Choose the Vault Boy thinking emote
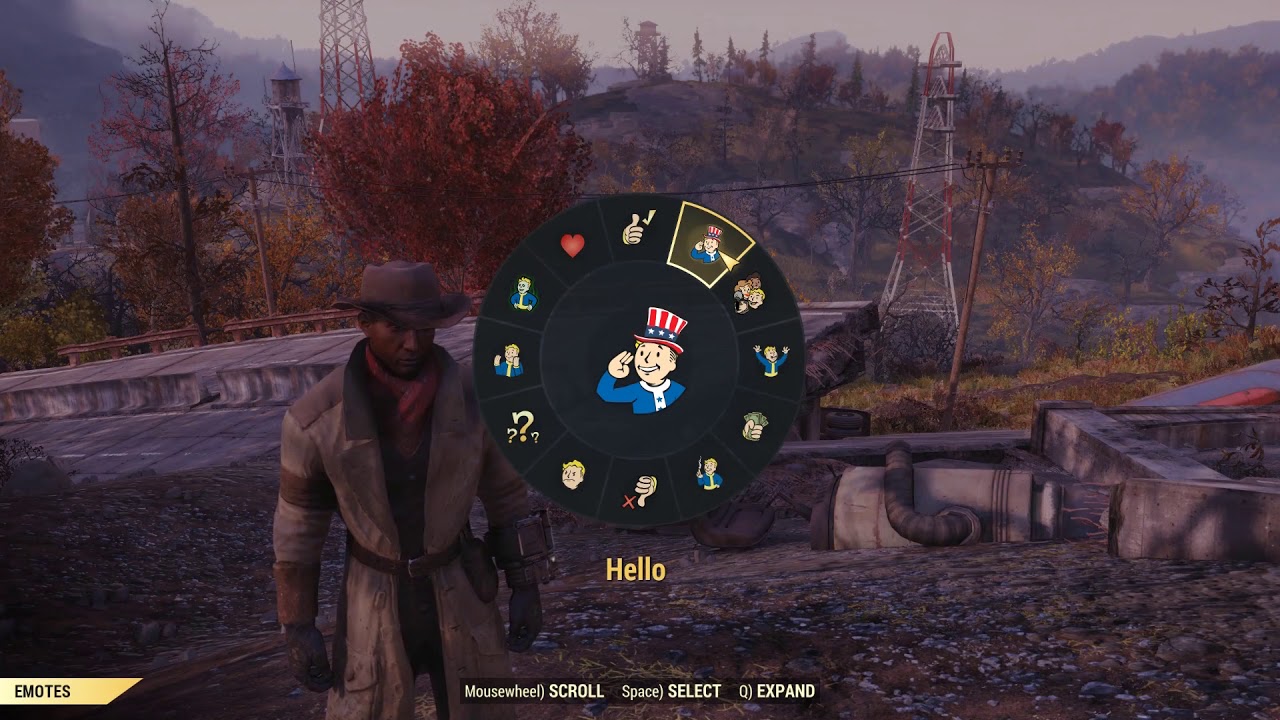The width and height of the screenshot is (1280, 720). tap(509, 360)
